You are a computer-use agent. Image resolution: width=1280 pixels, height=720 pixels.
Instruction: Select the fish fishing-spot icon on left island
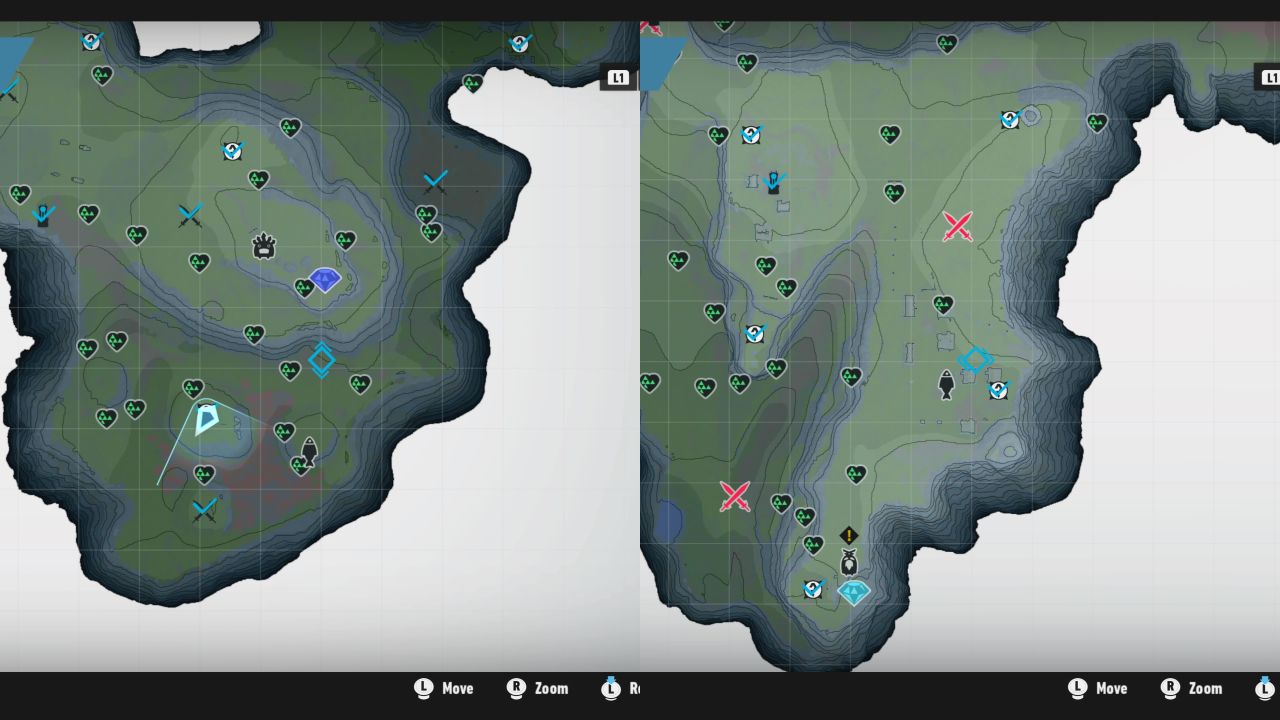coord(311,452)
